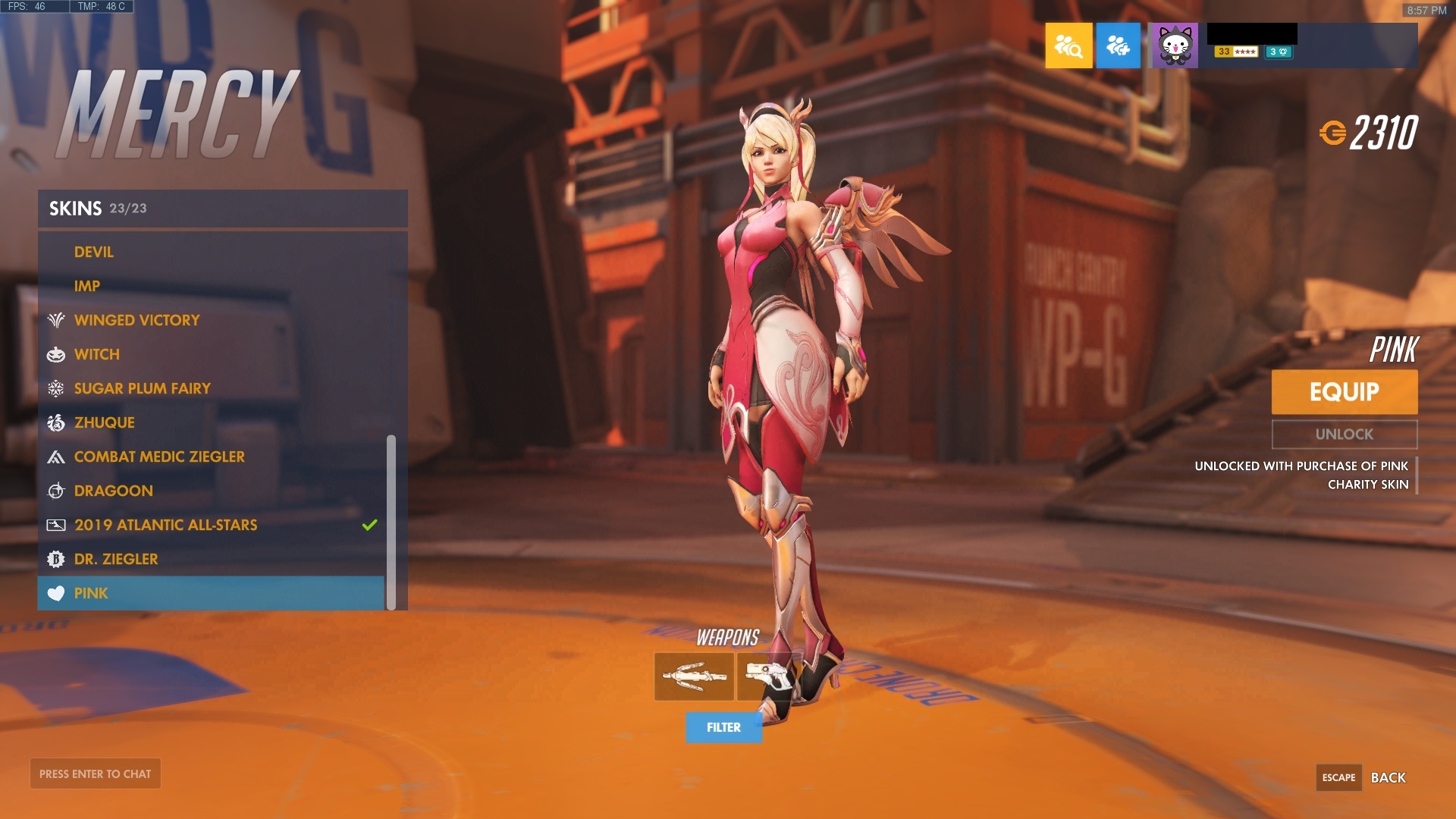Image resolution: width=1456 pixels, height=819 pixels.
Task: Select the Pink skin entry
Action: click(91, 593)
